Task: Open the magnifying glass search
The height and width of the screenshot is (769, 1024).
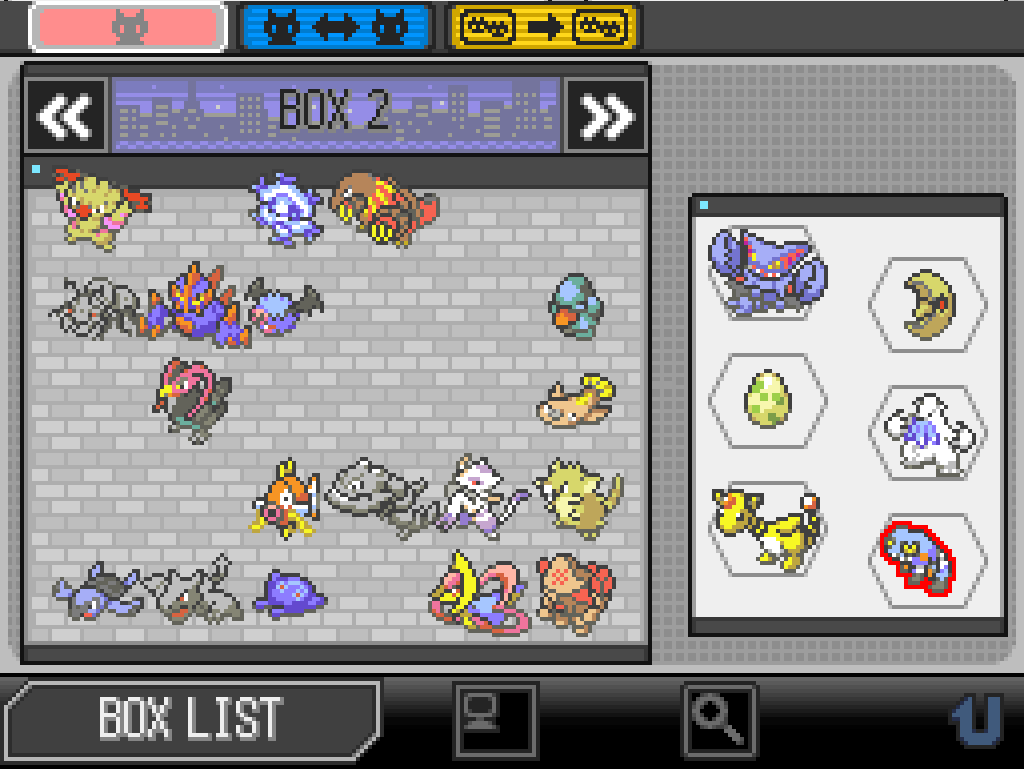Action: [x=719, y=718]
